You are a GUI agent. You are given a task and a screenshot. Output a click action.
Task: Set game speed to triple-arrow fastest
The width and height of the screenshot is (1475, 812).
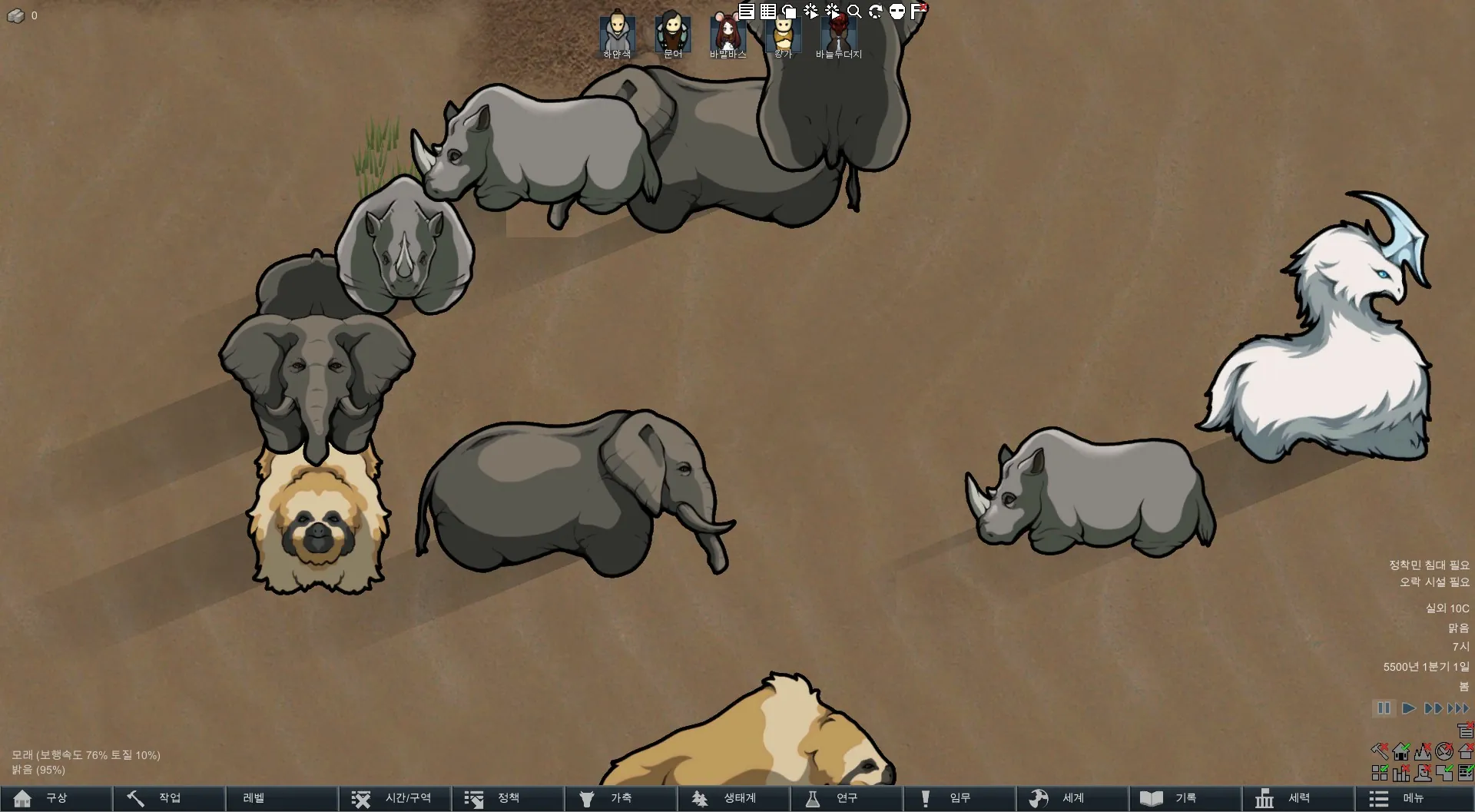(1458, 708)
